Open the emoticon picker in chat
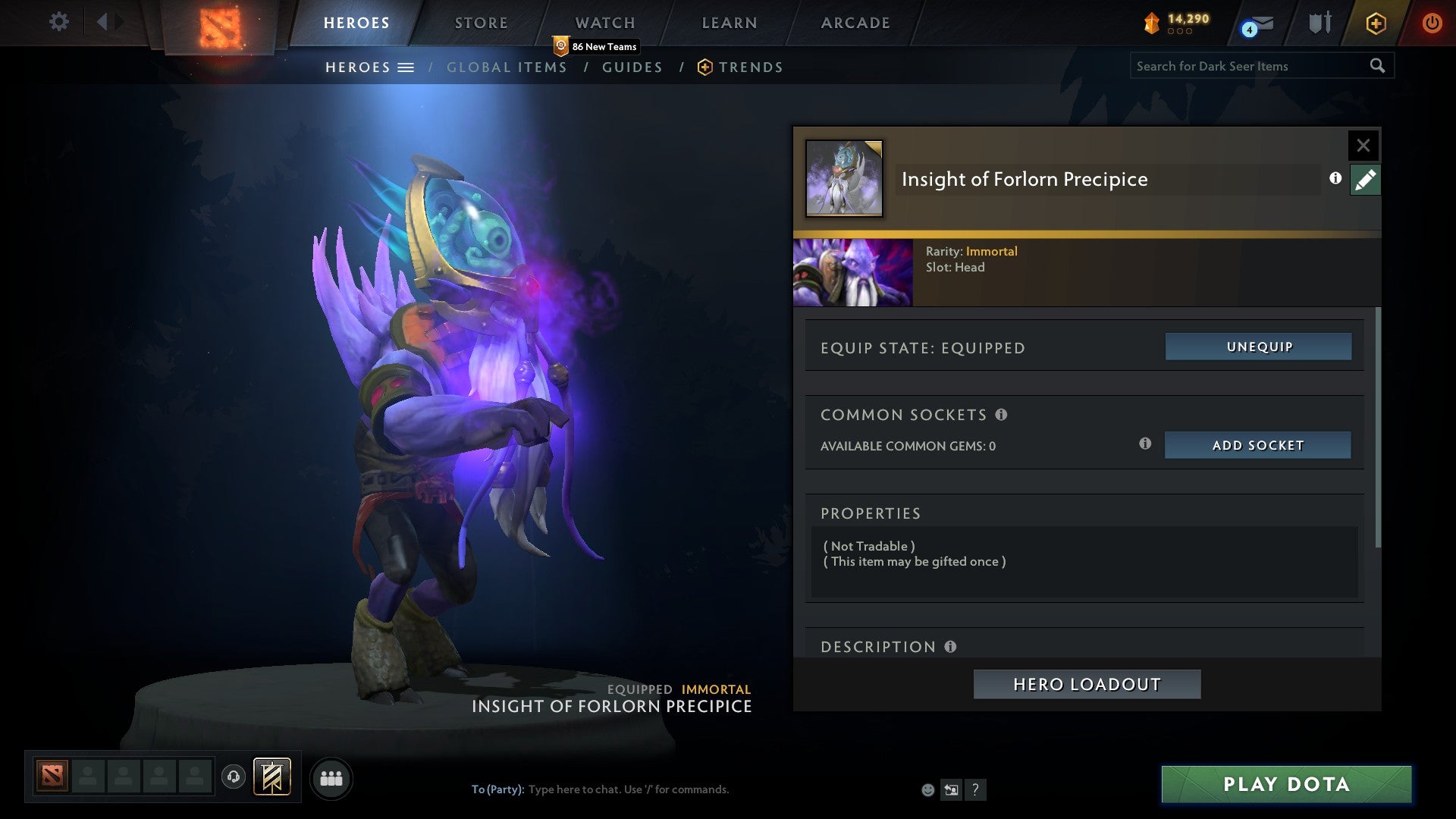 [927, 790]
